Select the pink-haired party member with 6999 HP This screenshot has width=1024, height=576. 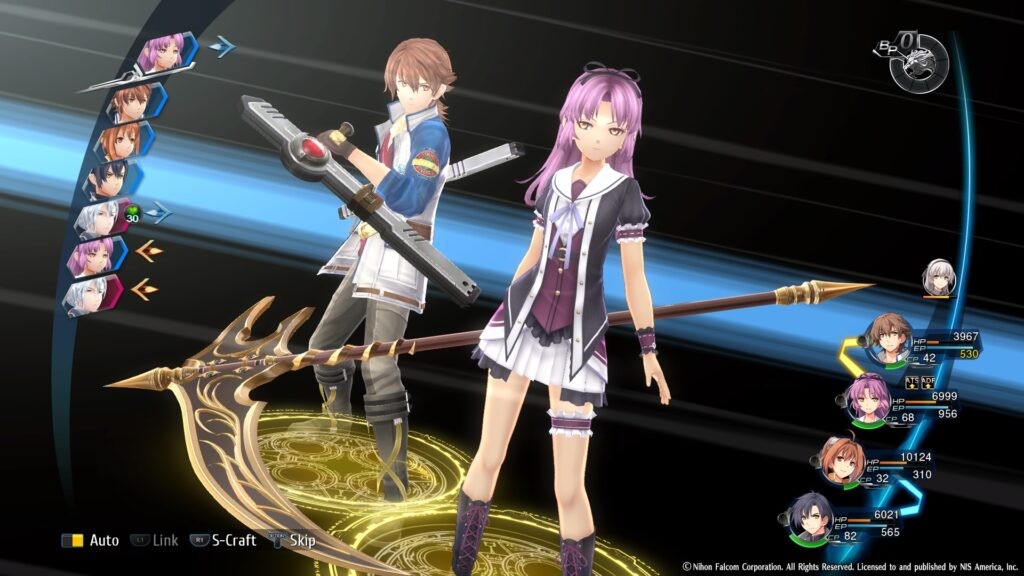(866, 400)
